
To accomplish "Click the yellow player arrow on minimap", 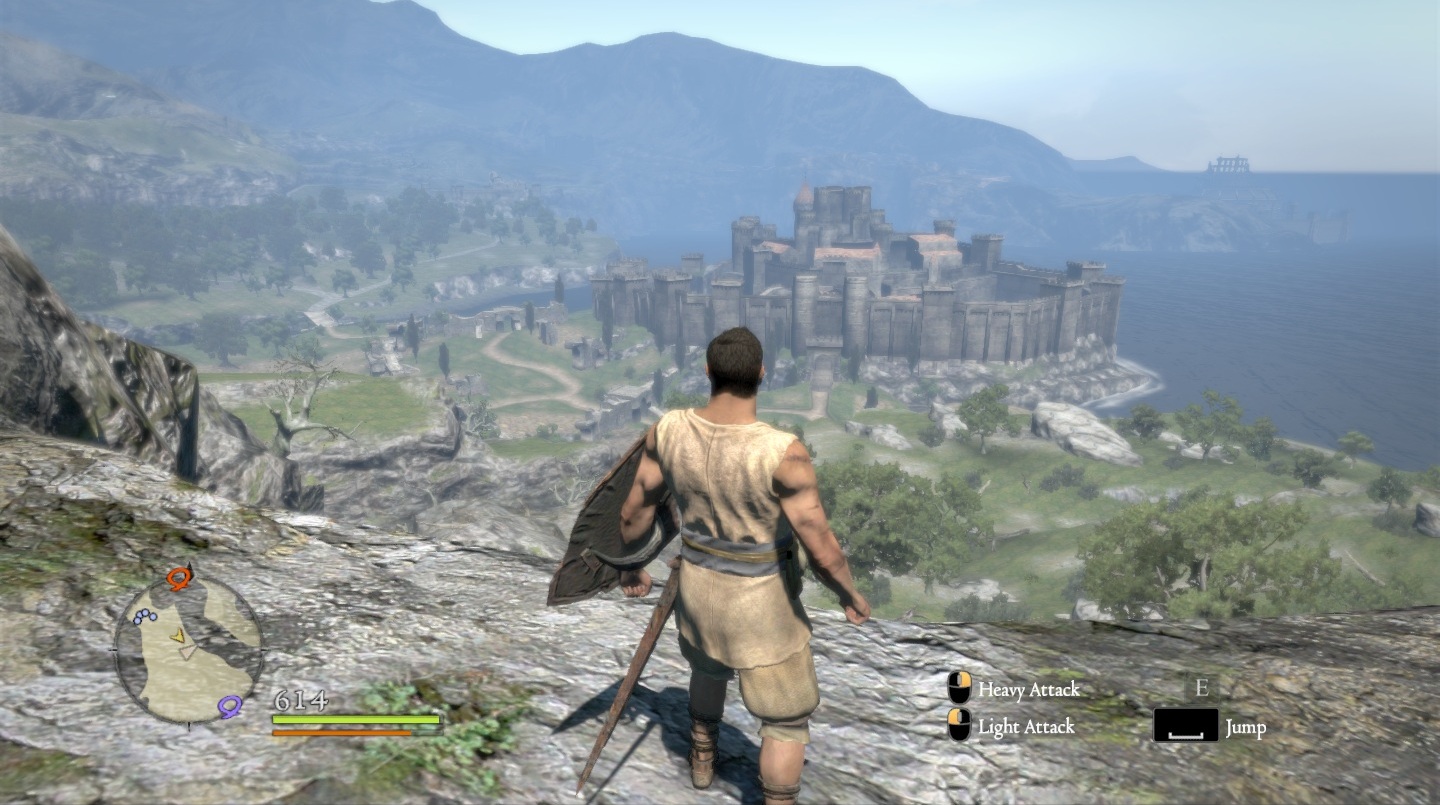I will (178, 635).
